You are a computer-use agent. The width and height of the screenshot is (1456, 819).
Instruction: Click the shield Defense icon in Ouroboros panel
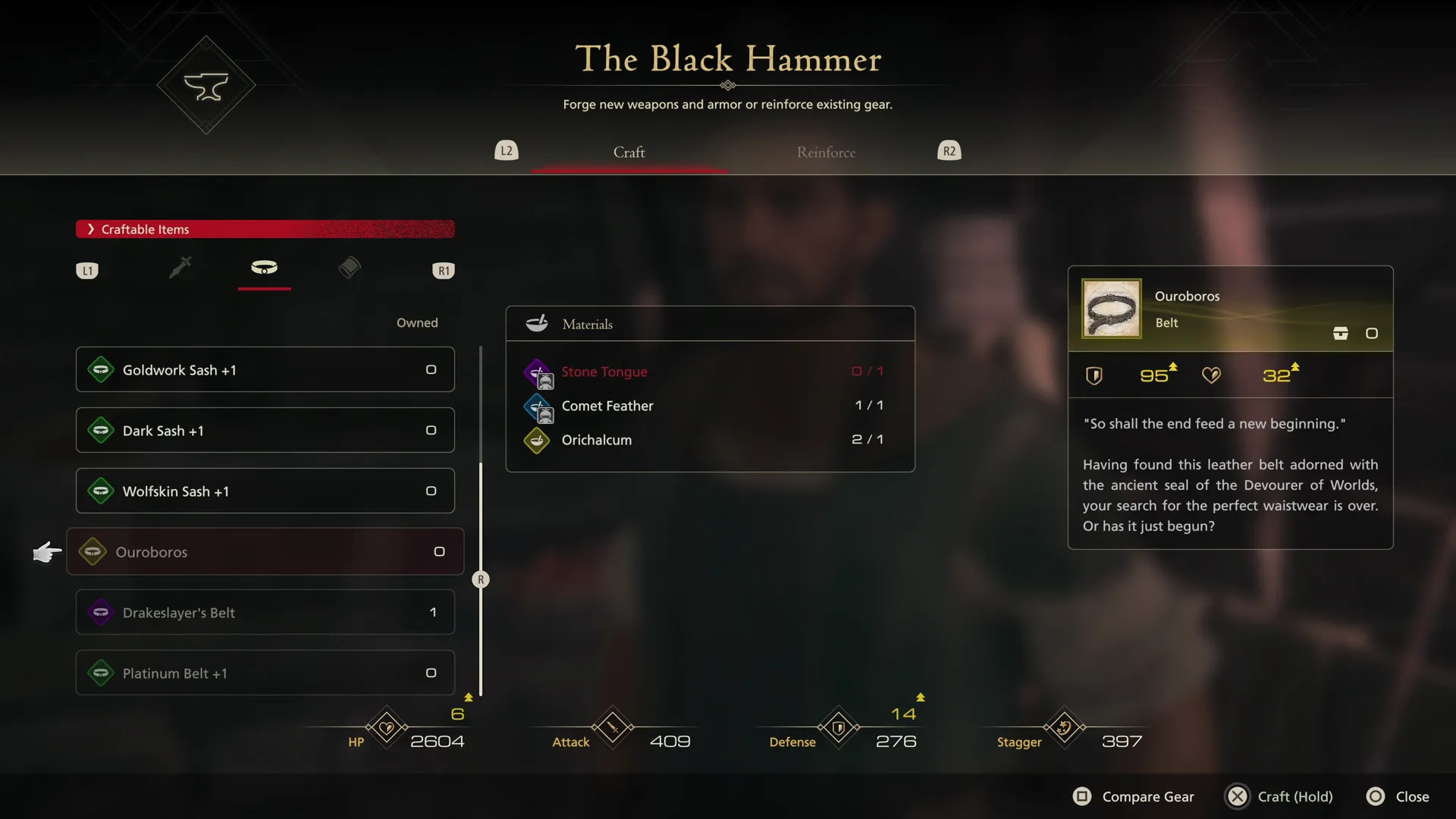(1094, 375)
